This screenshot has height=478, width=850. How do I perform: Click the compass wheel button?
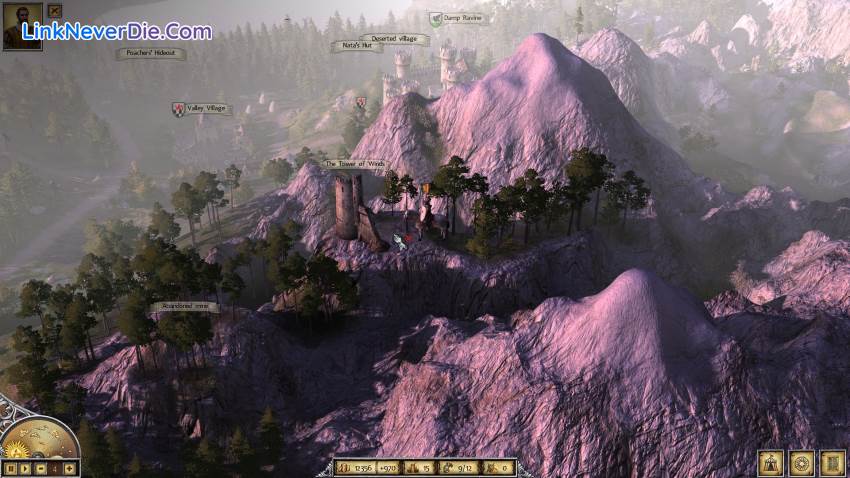(x=801, y=463)
